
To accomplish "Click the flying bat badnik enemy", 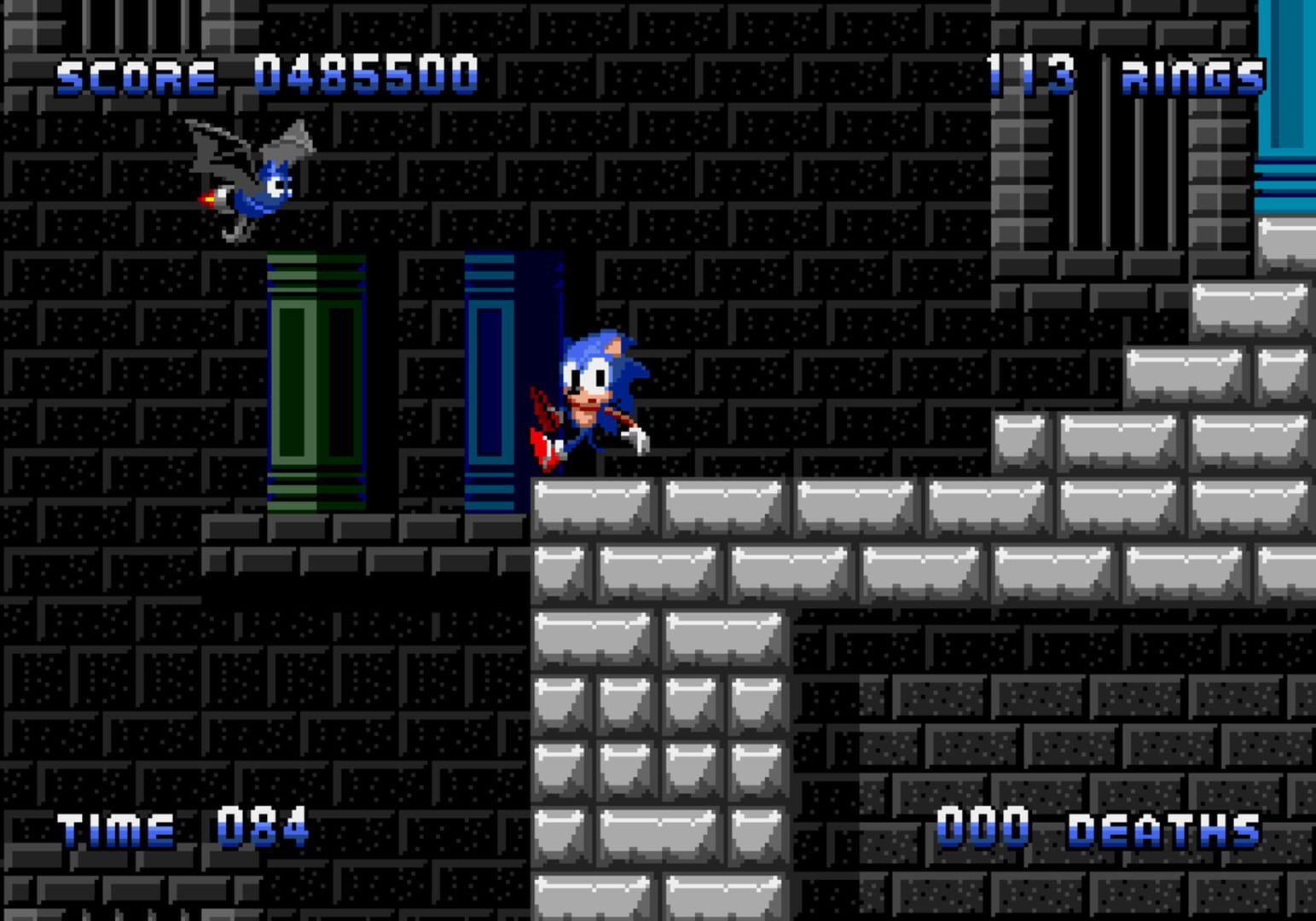I will coord(256,179).
